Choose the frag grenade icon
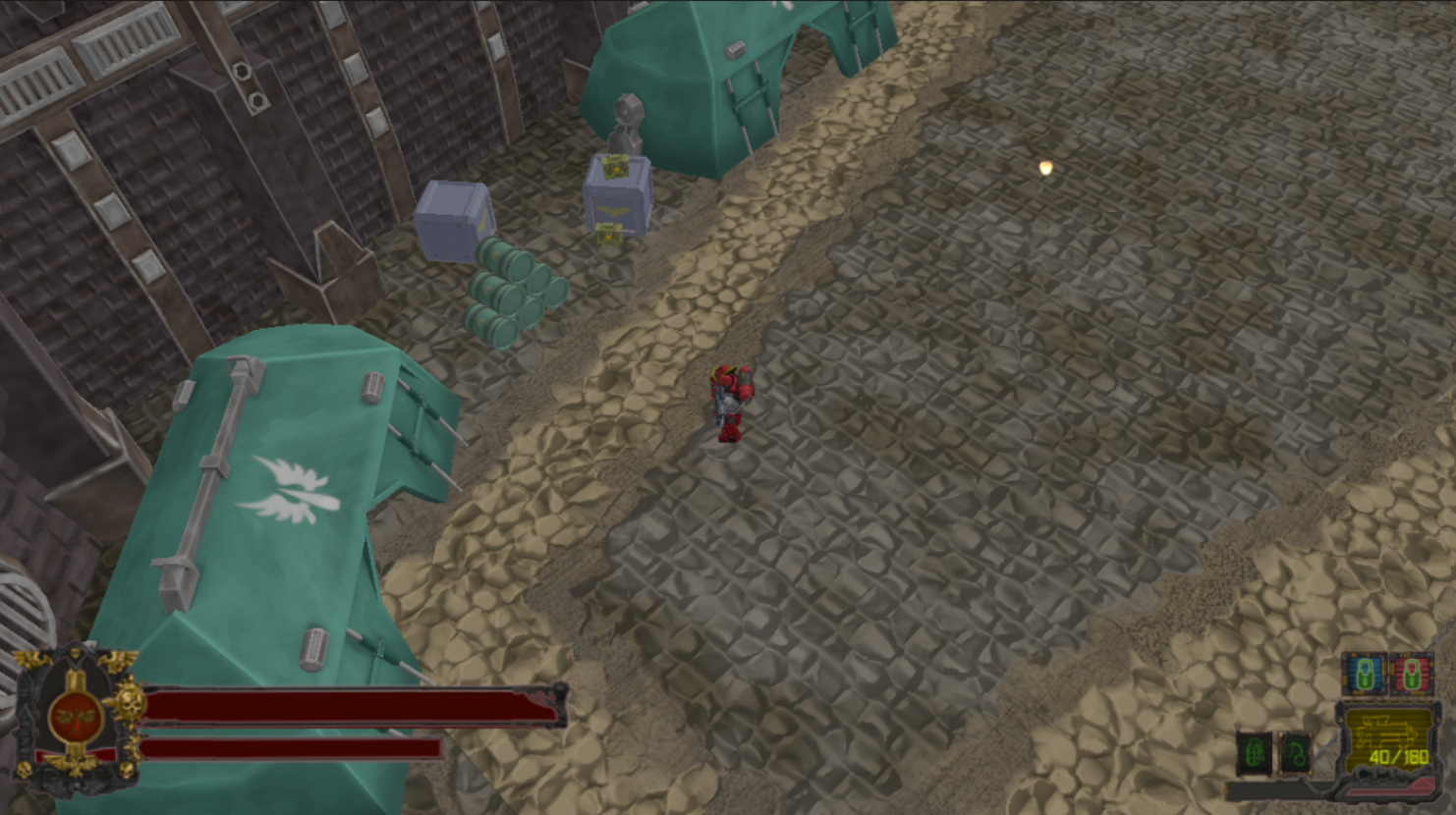The width and height of the screenshot is (1456, 815). click(x=1255, y=754)
